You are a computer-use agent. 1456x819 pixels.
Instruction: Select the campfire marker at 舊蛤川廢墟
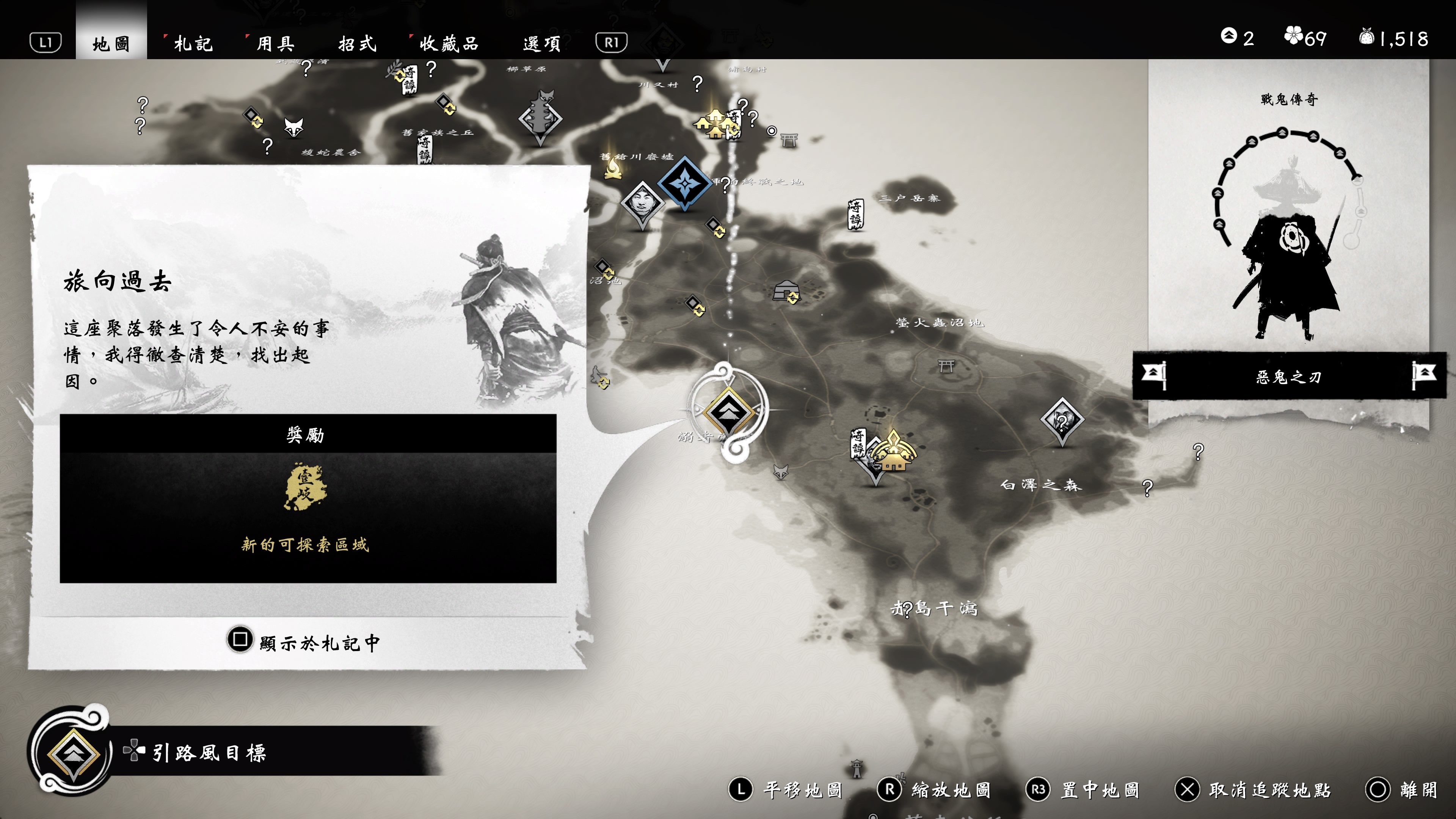click(613, 168)
